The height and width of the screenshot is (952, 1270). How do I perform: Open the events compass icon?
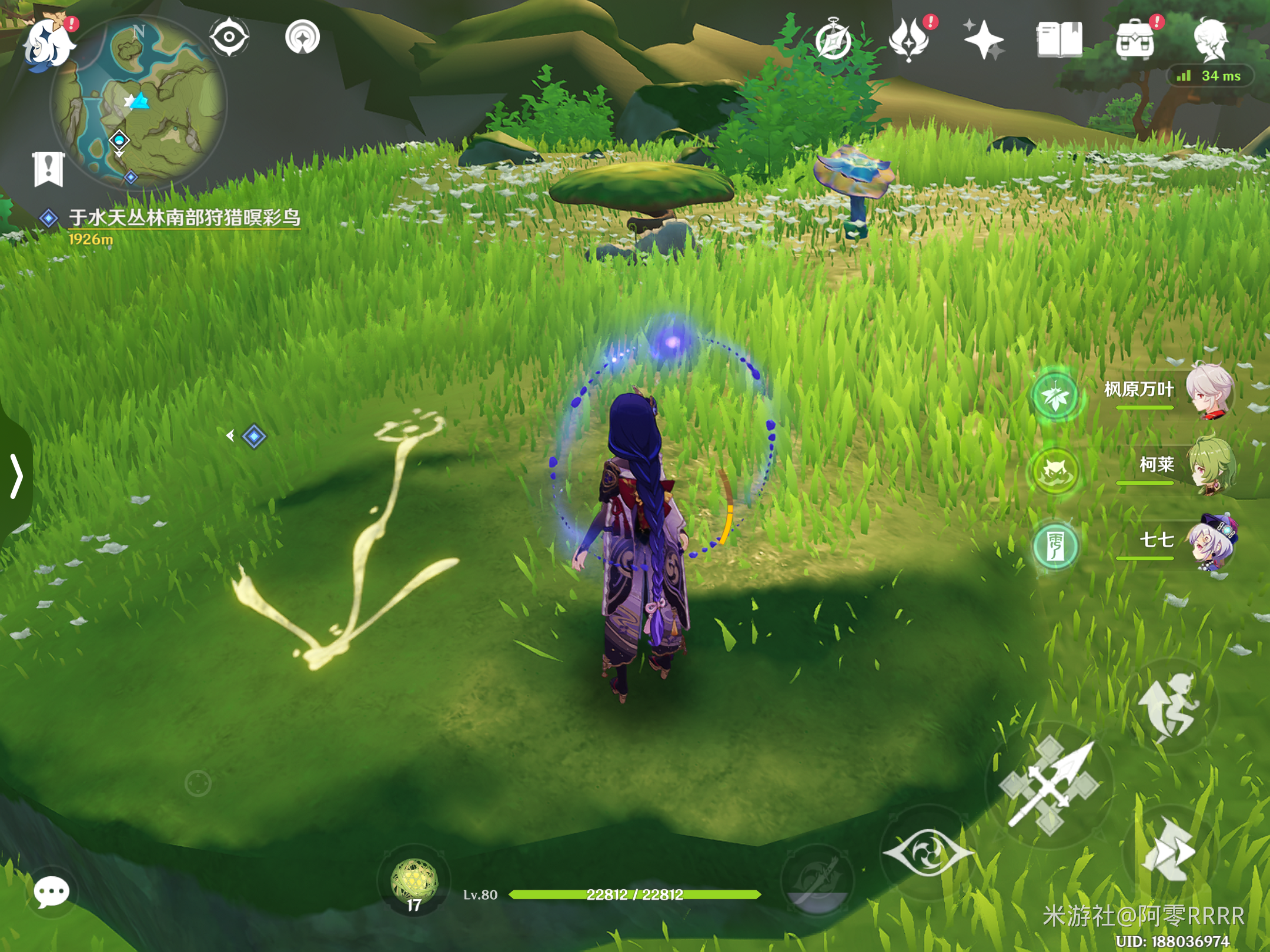point(833,40)
